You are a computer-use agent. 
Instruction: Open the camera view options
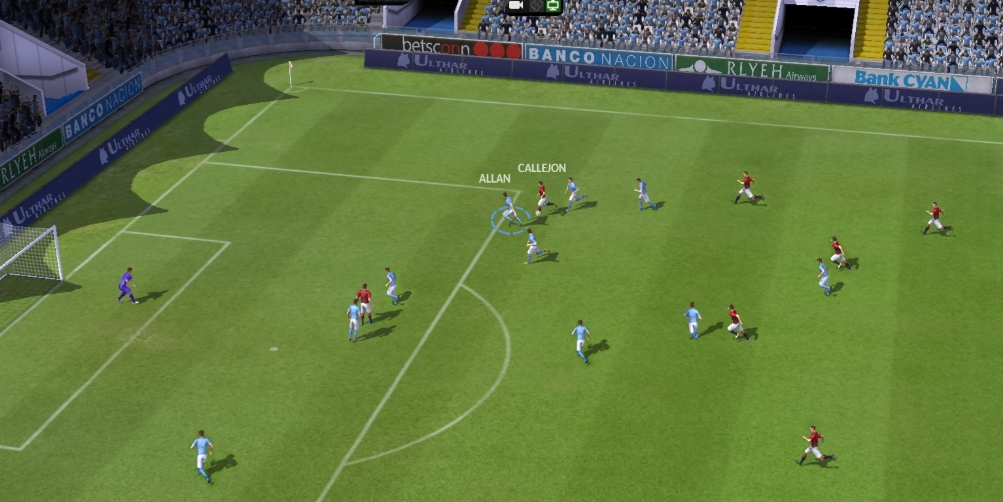(x=516, y=5)
